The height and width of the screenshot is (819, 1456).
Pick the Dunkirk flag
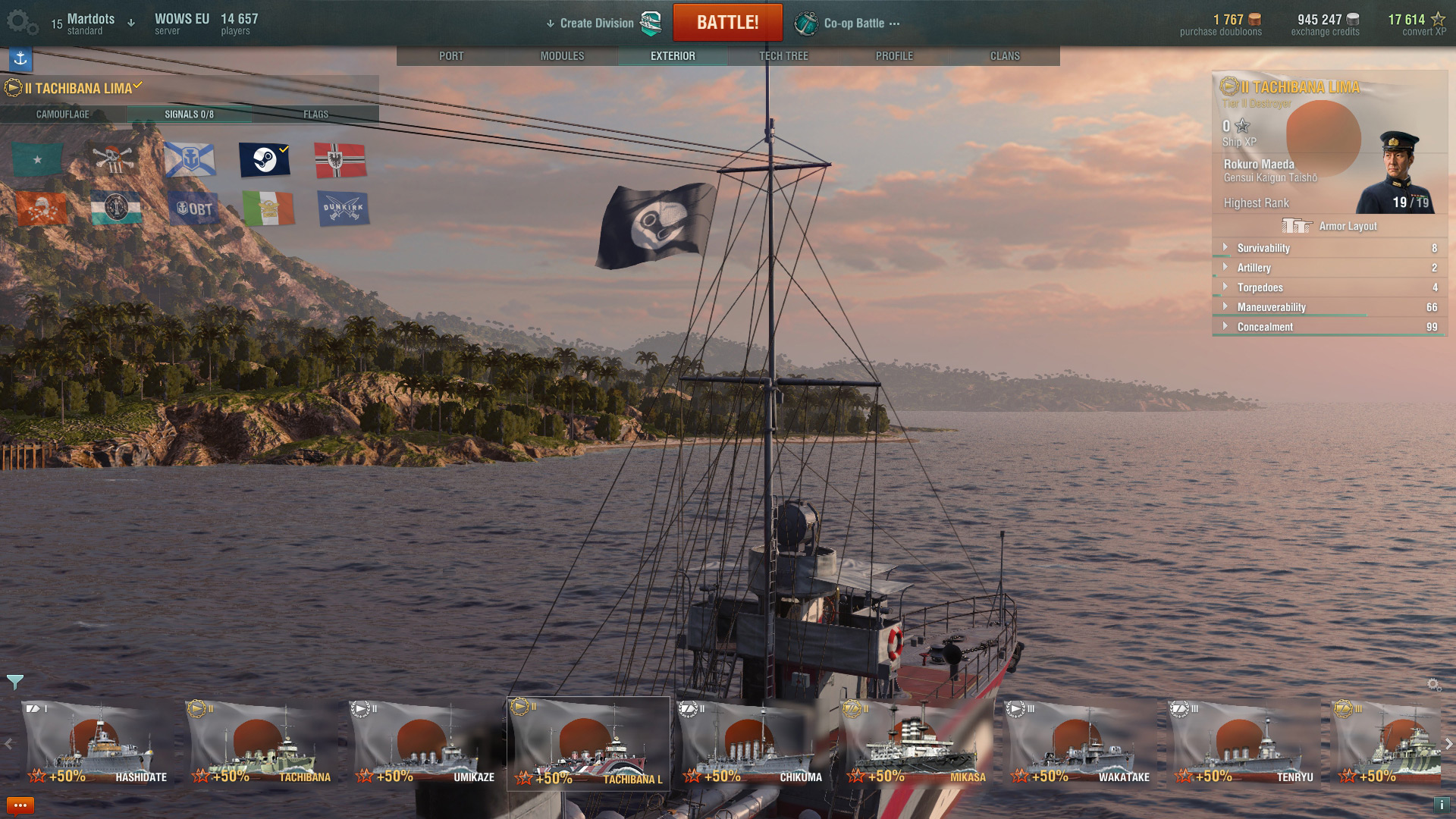pyautogui.click(x=344, y=209)
